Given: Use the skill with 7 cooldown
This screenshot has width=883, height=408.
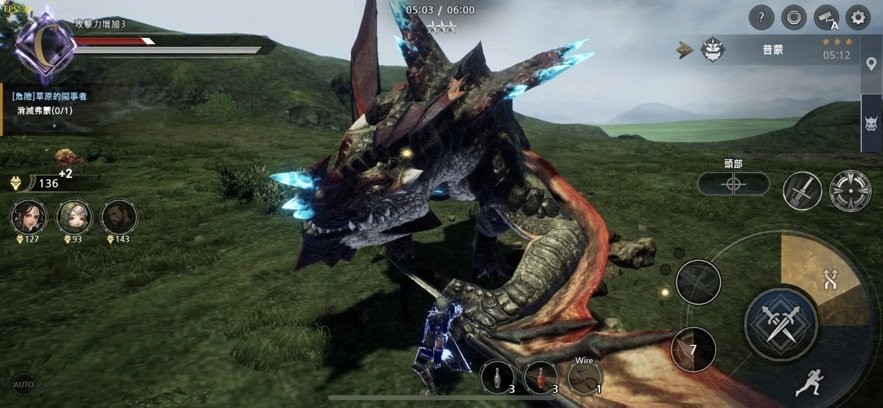Looking at the screenshot, I should [x=692, y=349].
